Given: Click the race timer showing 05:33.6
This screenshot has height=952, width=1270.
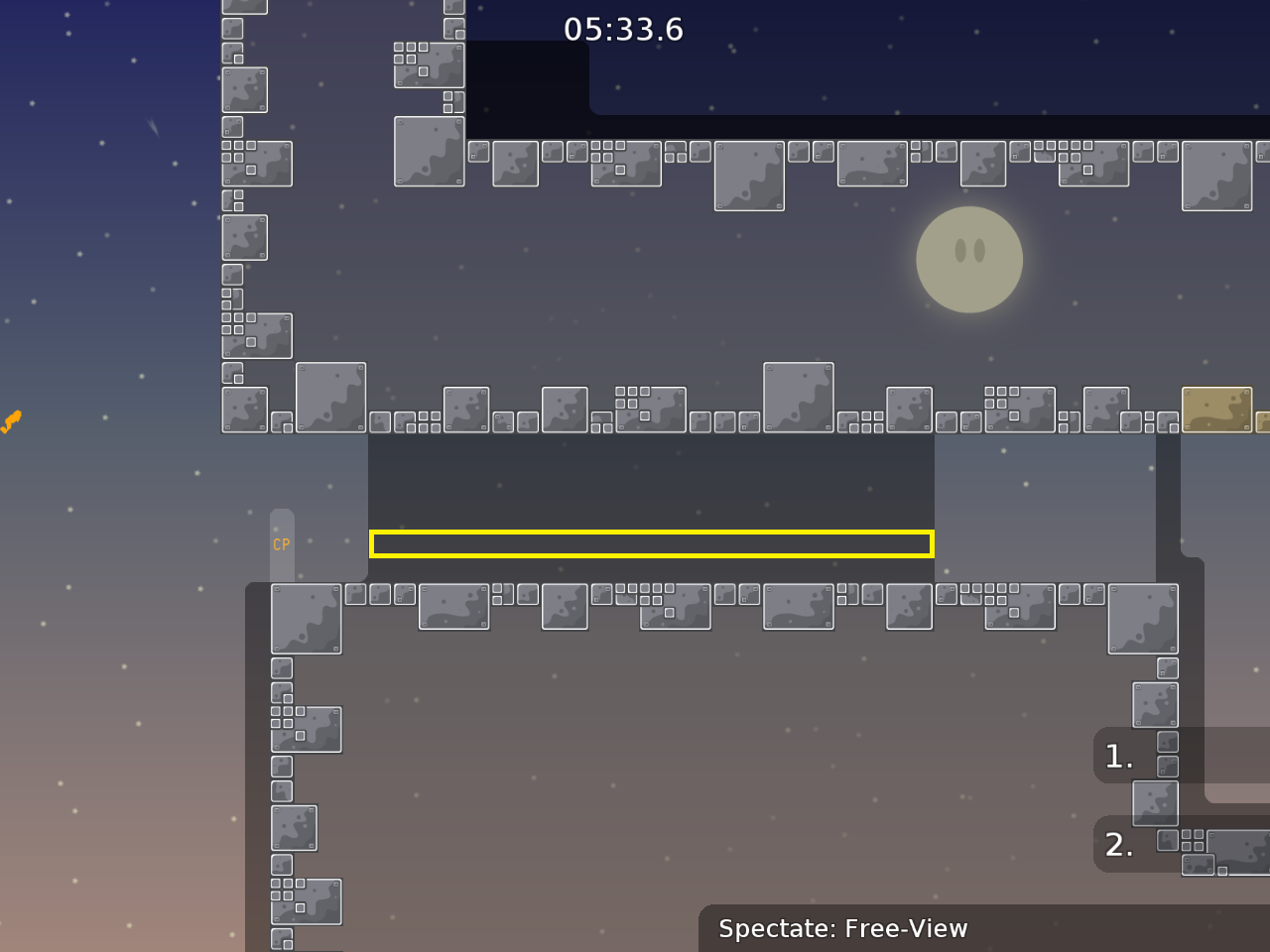Looking at the screenshot, I should (x=623, y=30).
